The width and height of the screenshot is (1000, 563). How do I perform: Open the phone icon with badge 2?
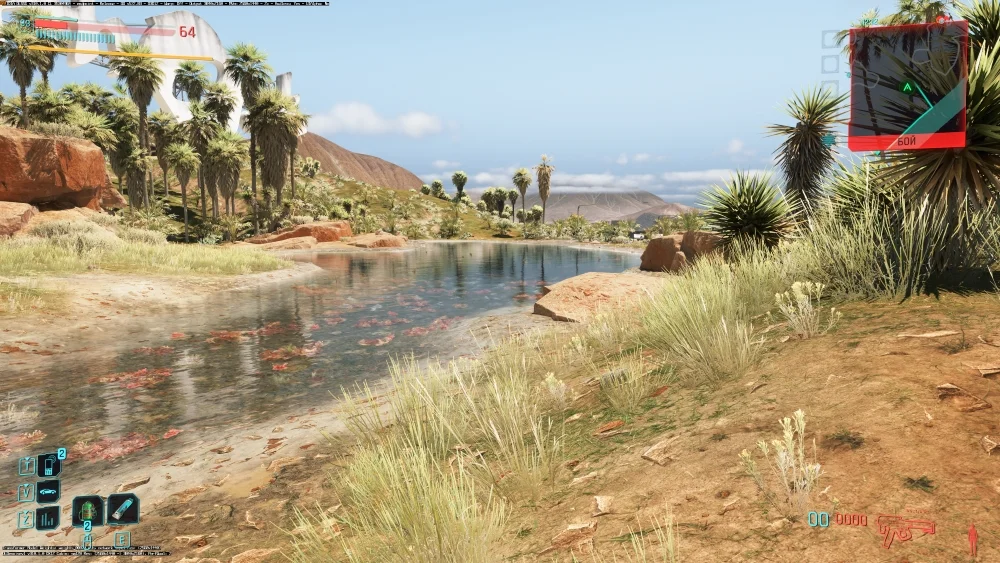pyautogui.click(x=48, y=465)
